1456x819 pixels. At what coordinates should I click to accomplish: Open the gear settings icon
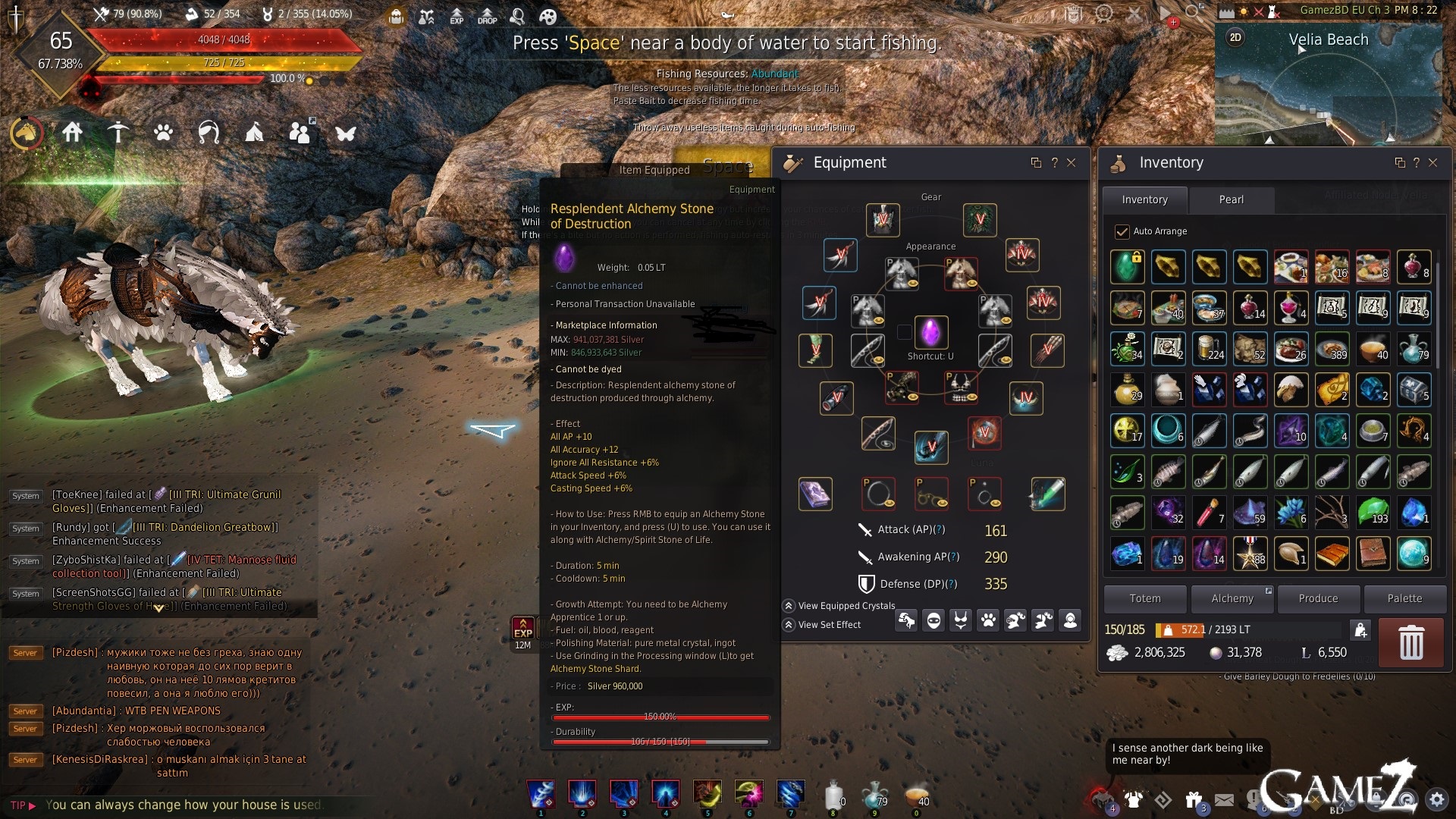1436,799
